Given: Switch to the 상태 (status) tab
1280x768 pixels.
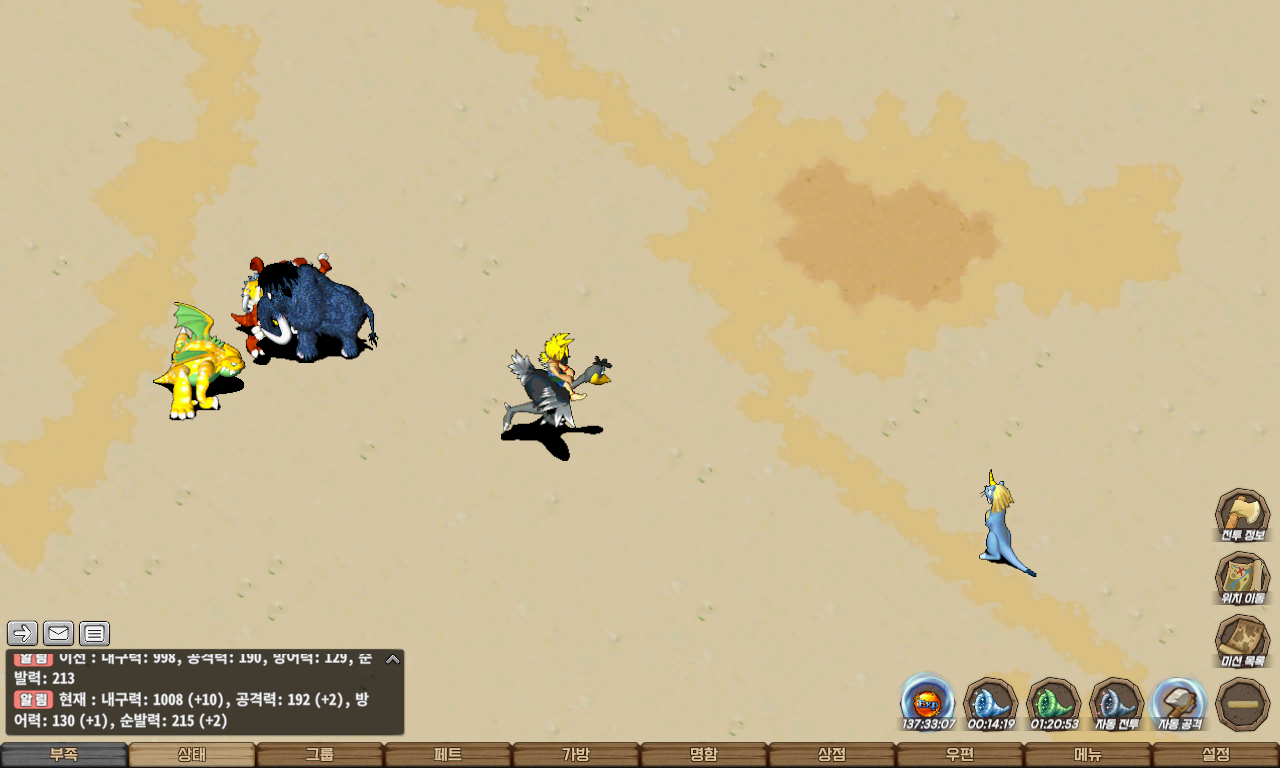Looking at the screenshot, I should coord(192,755).
